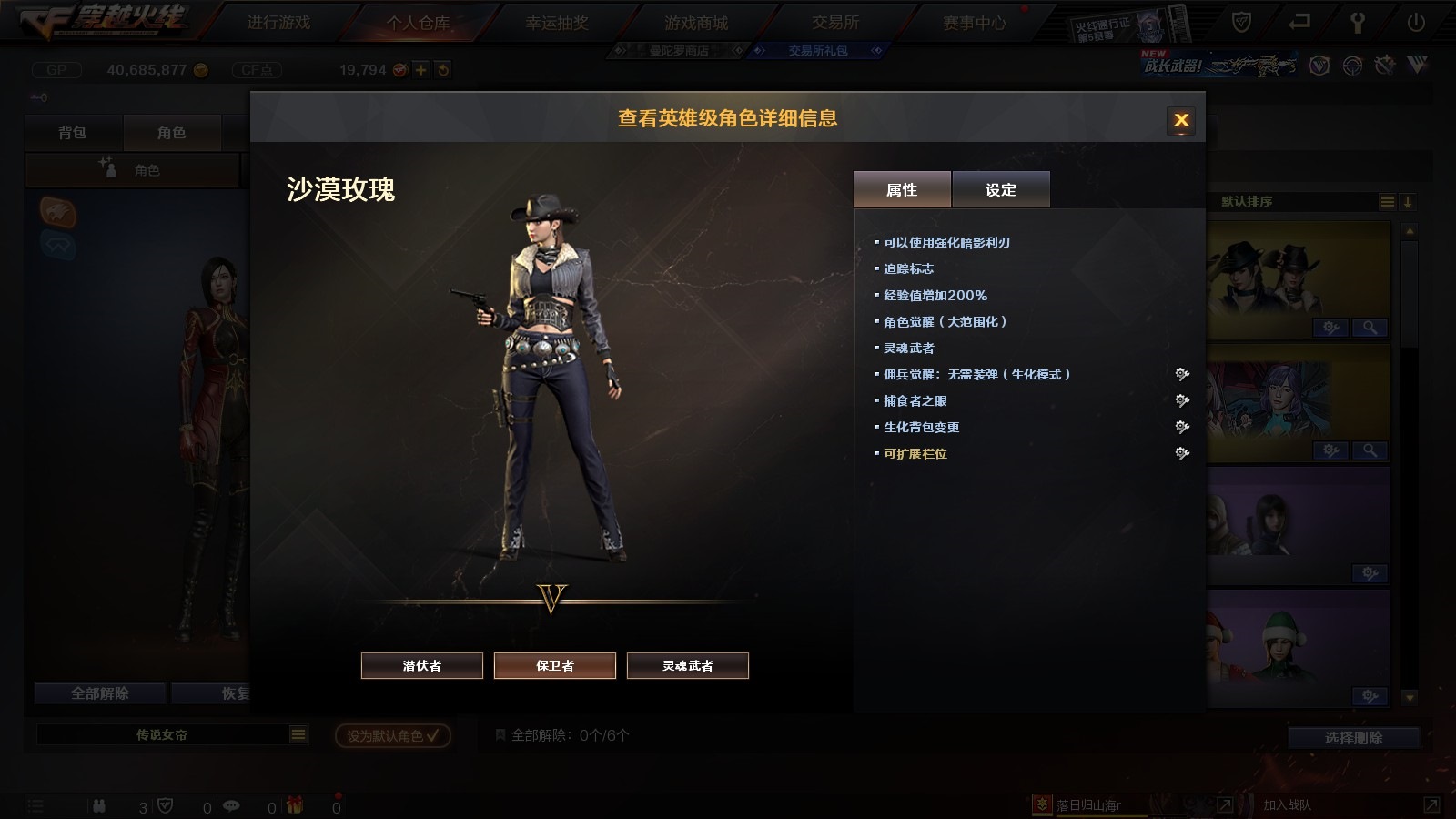Click 设为默认角色 button
The height and width of the screenshot is (819, 1456).
(x=393, y=735)
